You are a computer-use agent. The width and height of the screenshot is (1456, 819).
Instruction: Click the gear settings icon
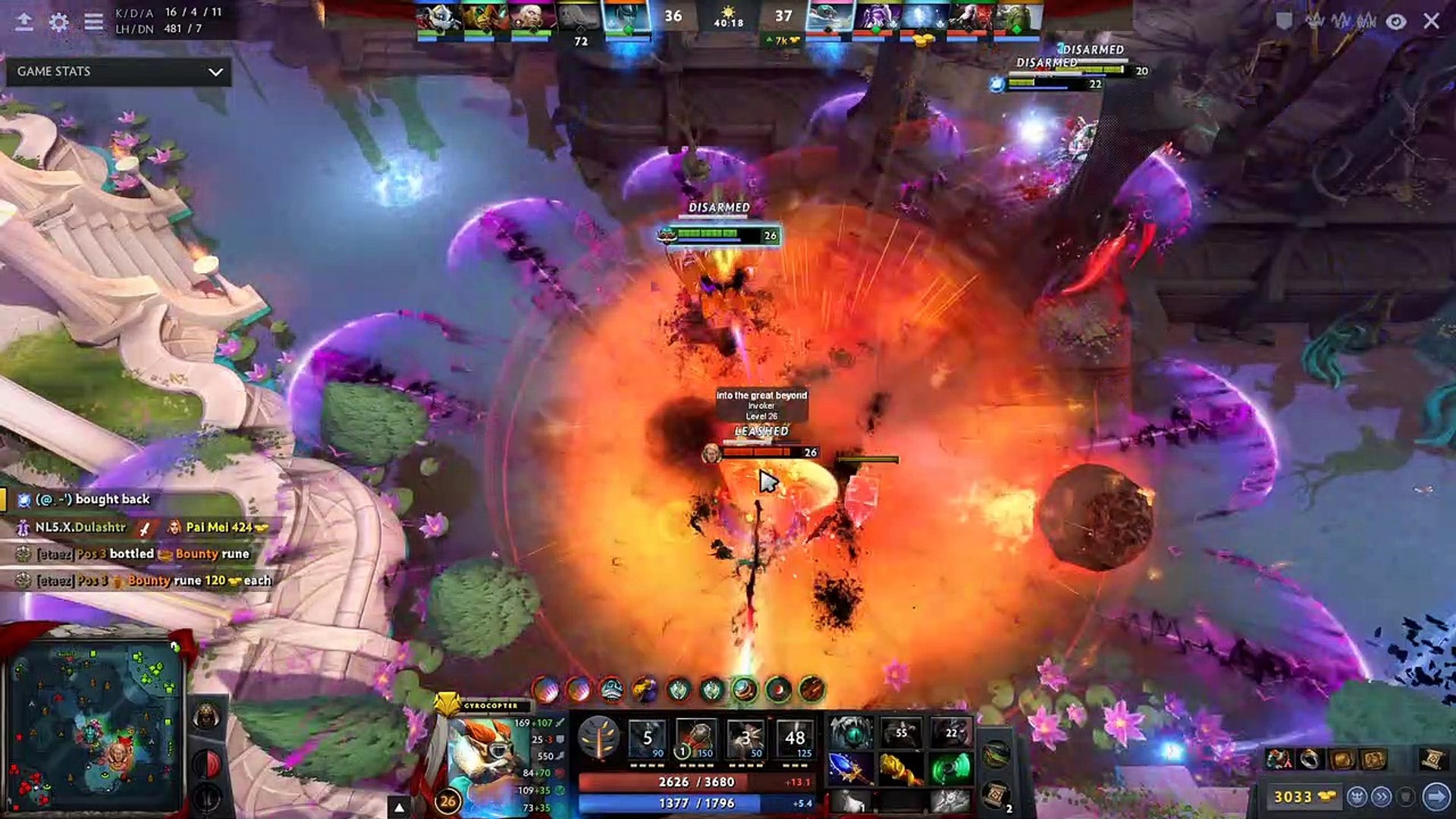pyautogui.click(x=58, y=22)
